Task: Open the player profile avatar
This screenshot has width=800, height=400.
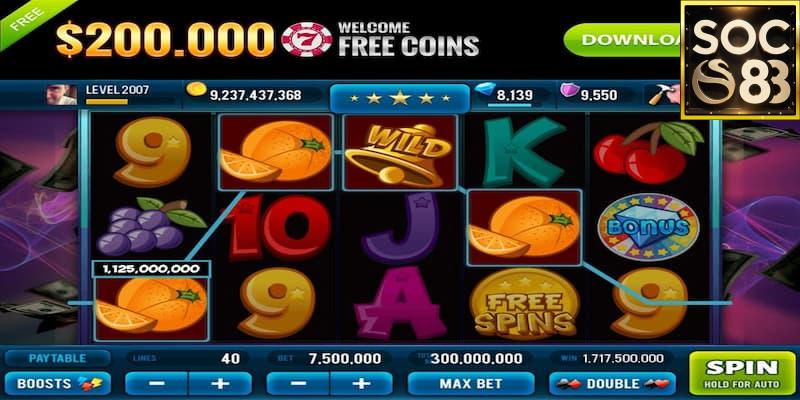Action: click(61, 95)
